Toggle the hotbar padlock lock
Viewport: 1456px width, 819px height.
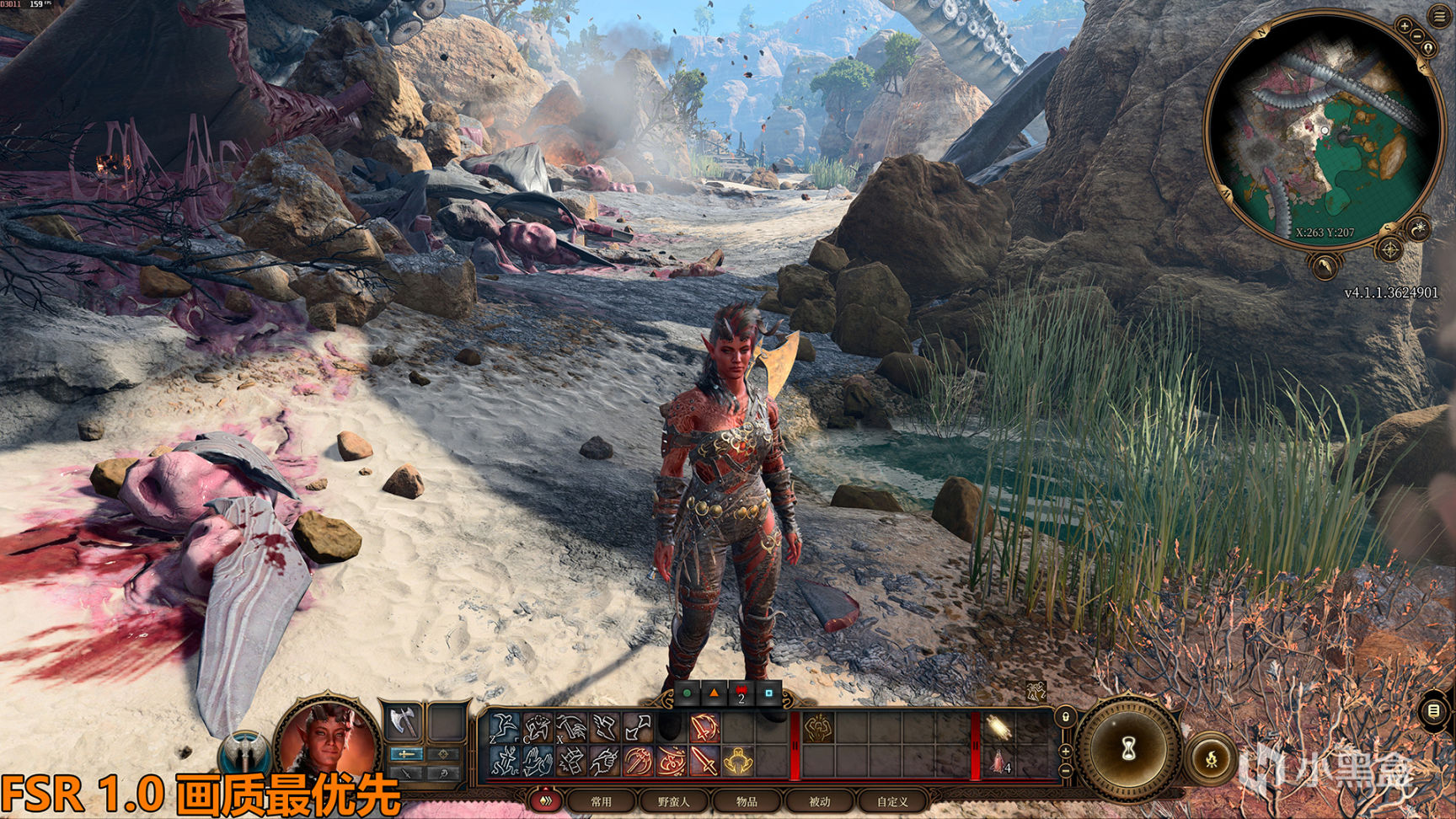coord(1065,717)
